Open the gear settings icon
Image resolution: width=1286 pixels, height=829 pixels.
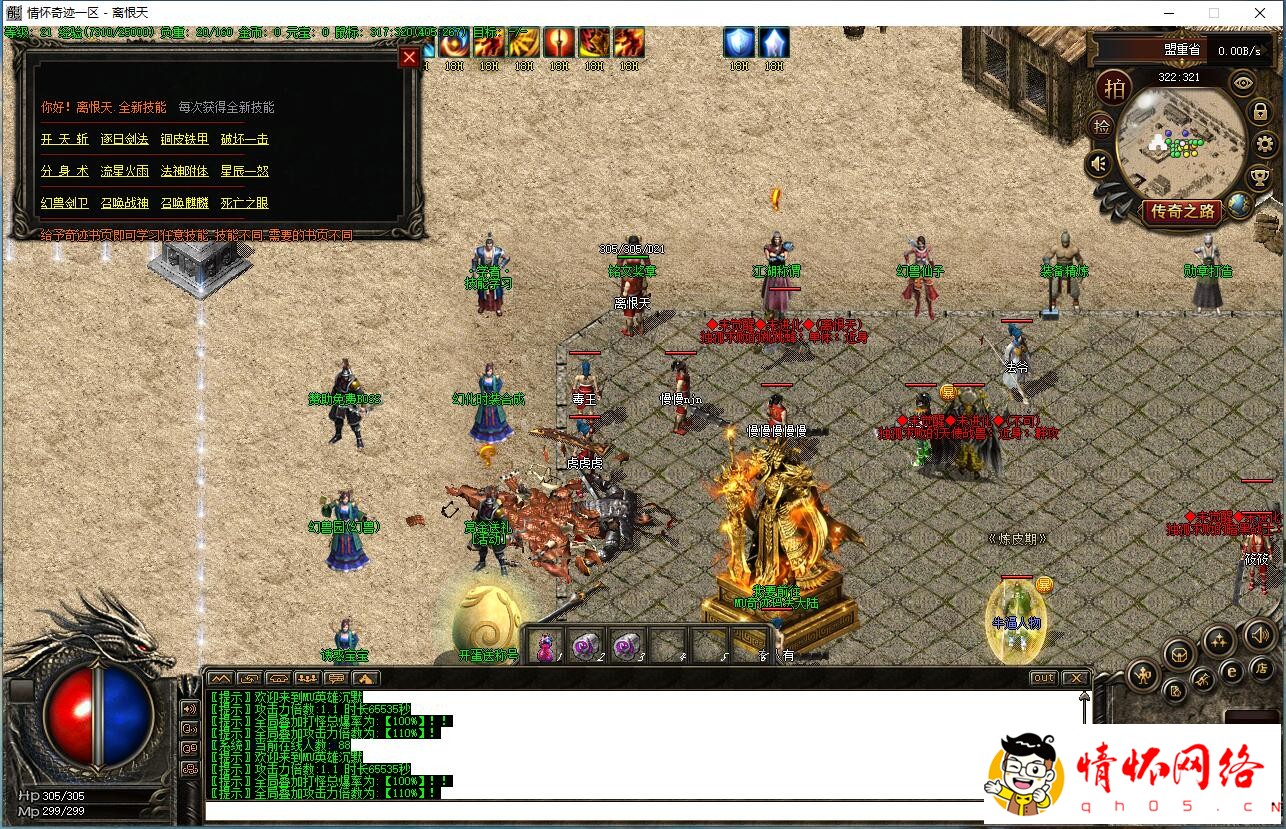tap(1265, 144)
